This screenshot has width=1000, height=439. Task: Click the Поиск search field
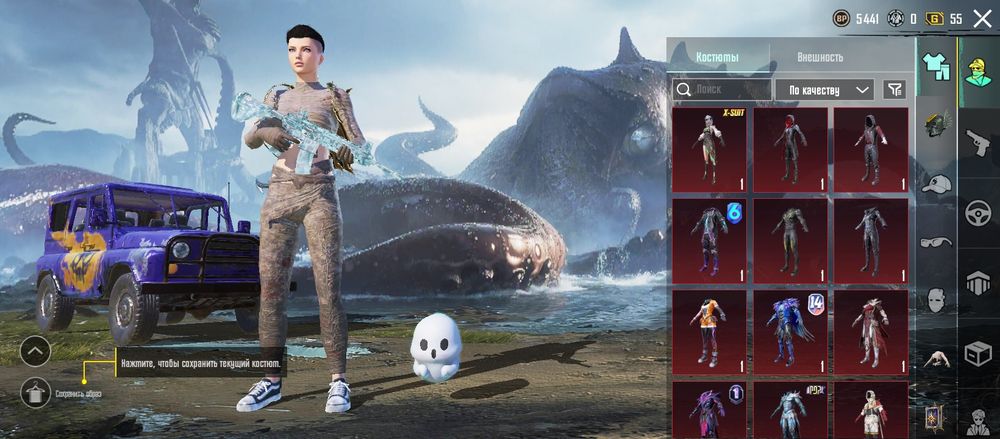tap(720, 90)
